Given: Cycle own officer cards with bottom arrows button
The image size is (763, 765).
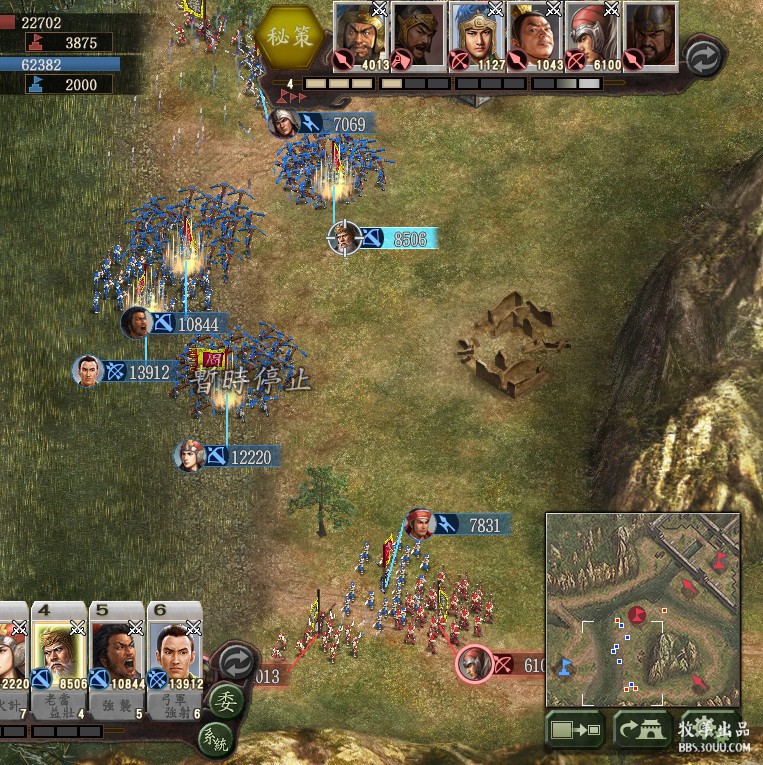Looking at the screenshot, I should tap(236, 662).
